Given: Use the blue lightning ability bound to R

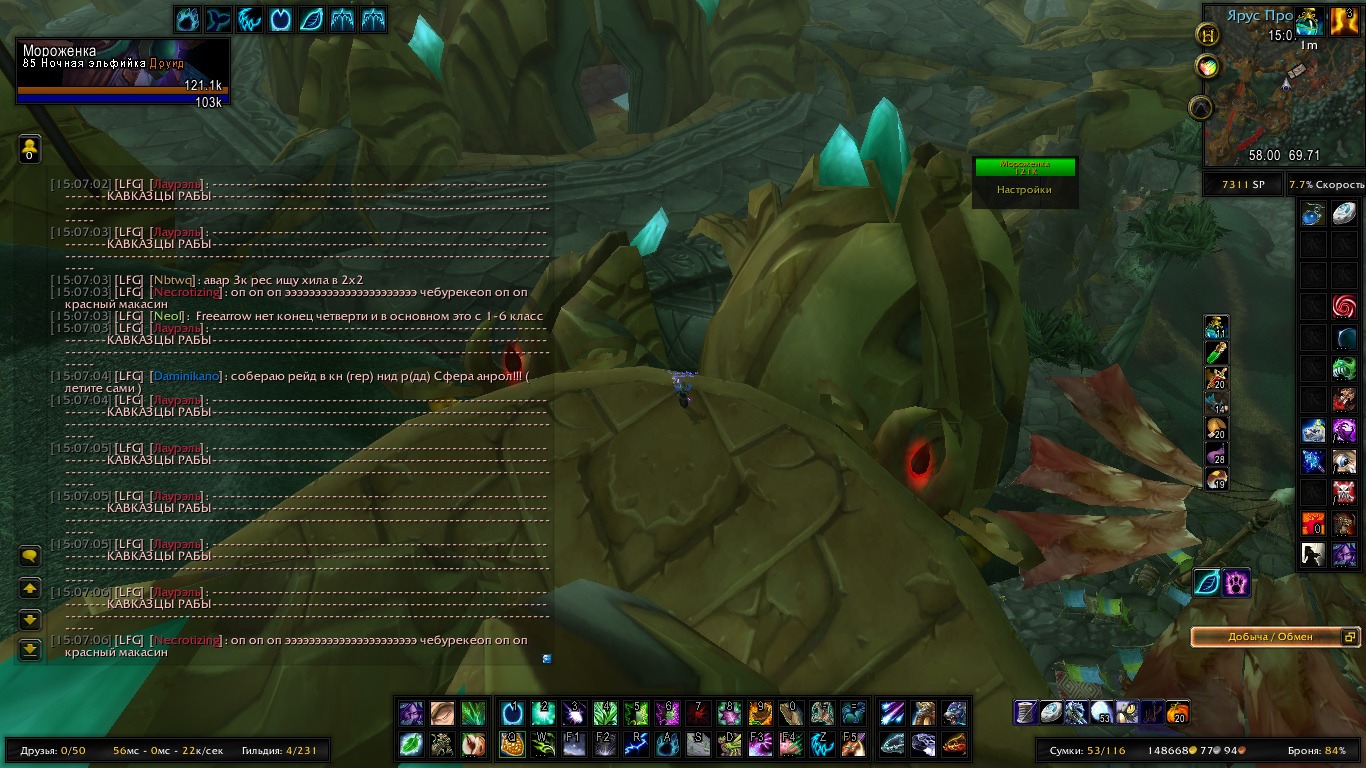Looking at the screenshot, I should pyautogui.click(x=636, y=744).
